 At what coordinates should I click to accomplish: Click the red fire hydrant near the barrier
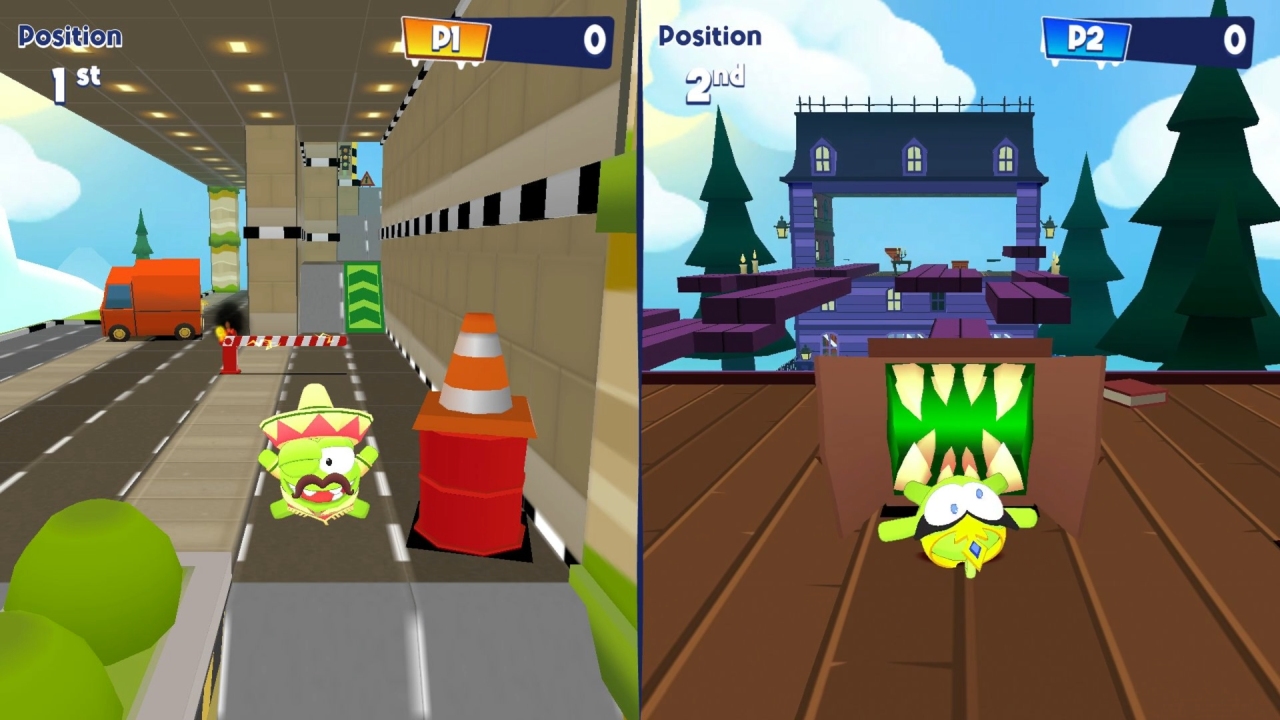click(x=232, y=360)
